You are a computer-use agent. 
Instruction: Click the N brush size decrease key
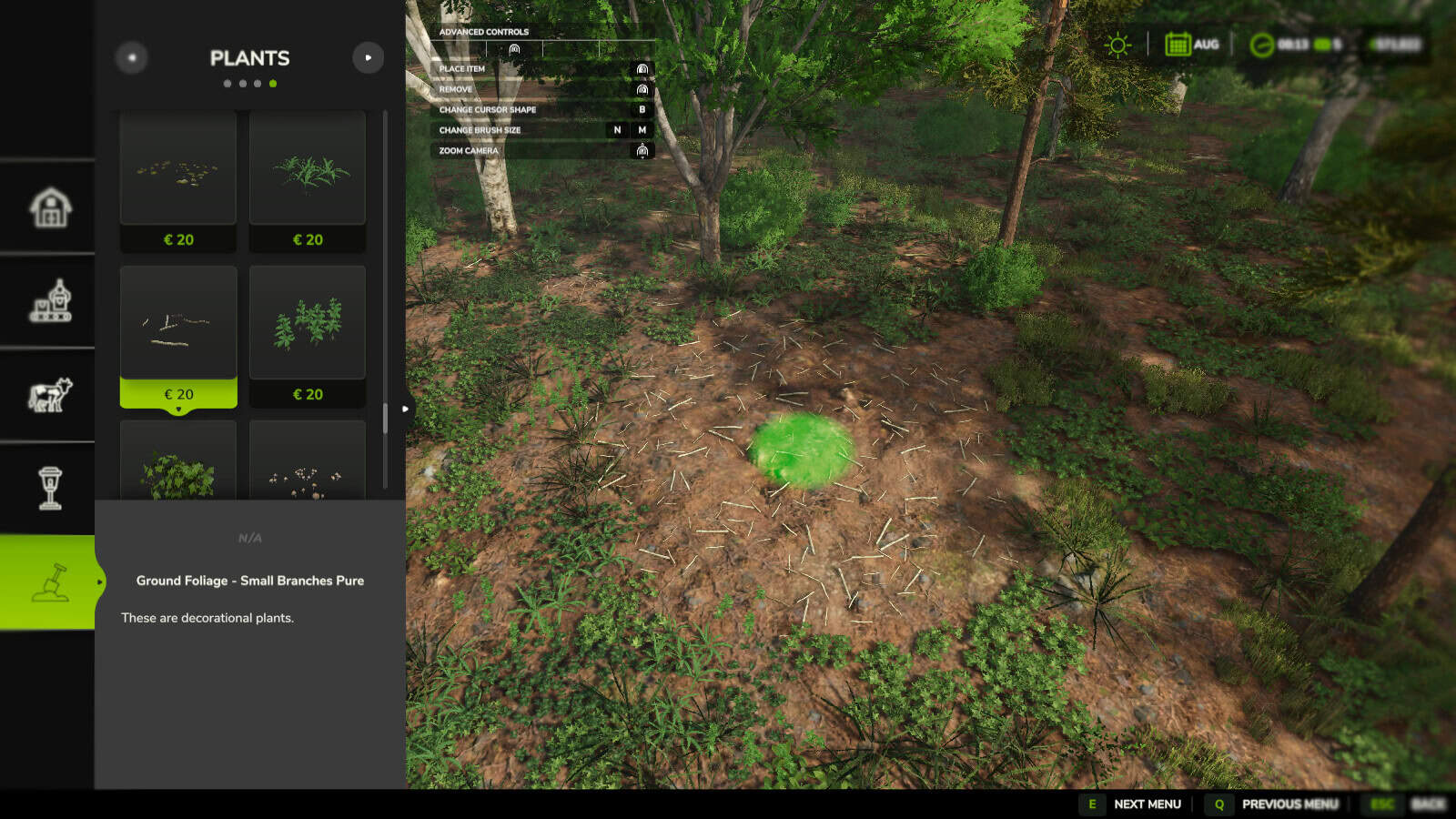pyautogui.click(x=618, y=130)
